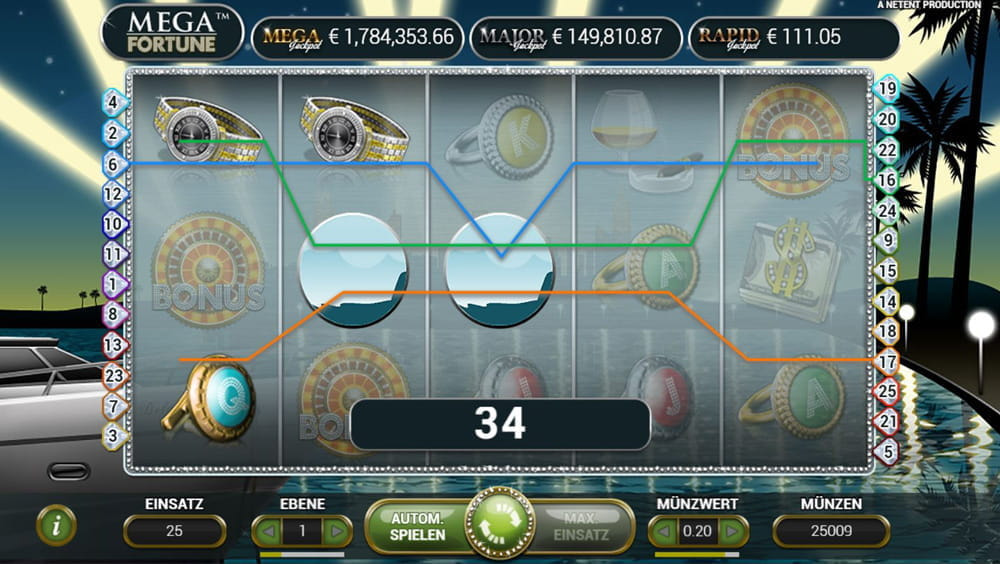Raise the Münzwert coin value

[734, 531]
